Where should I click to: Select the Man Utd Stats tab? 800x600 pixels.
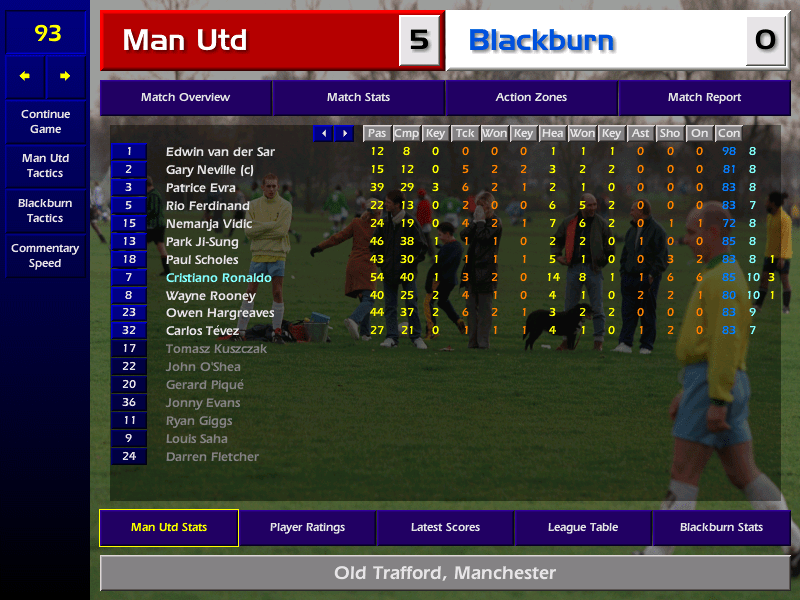click(168, 527)
